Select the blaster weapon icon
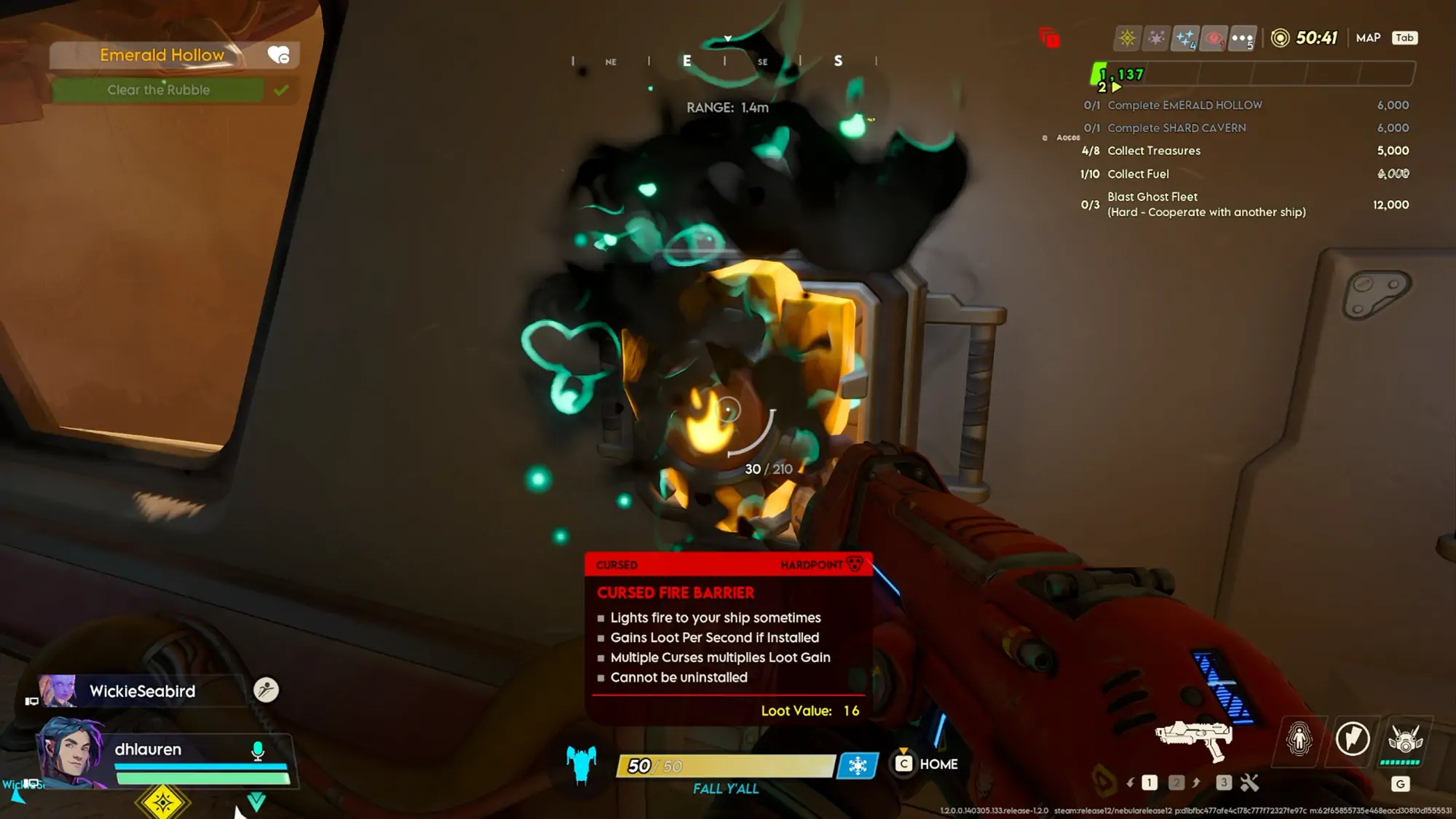 [x=1193, y=739]
